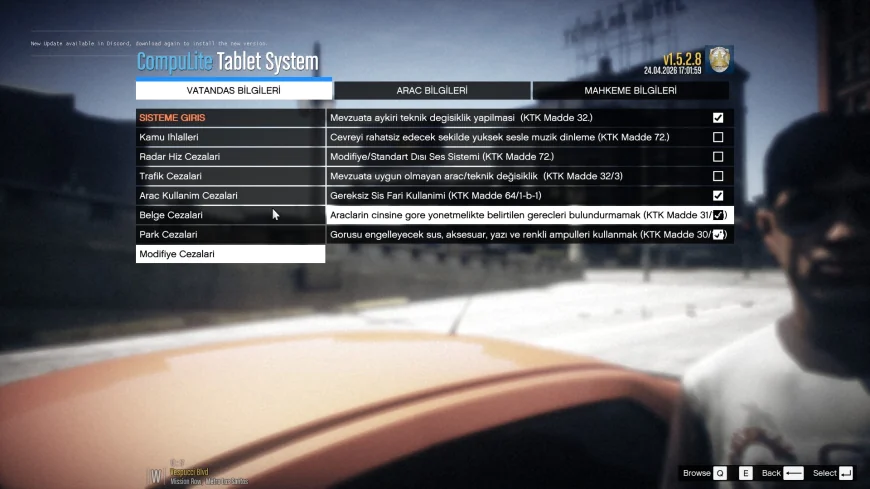This screenshot has height=489, width=870.
Task: Select the highlighted Modifiye Cezalari entry
Action: [230, 254]
